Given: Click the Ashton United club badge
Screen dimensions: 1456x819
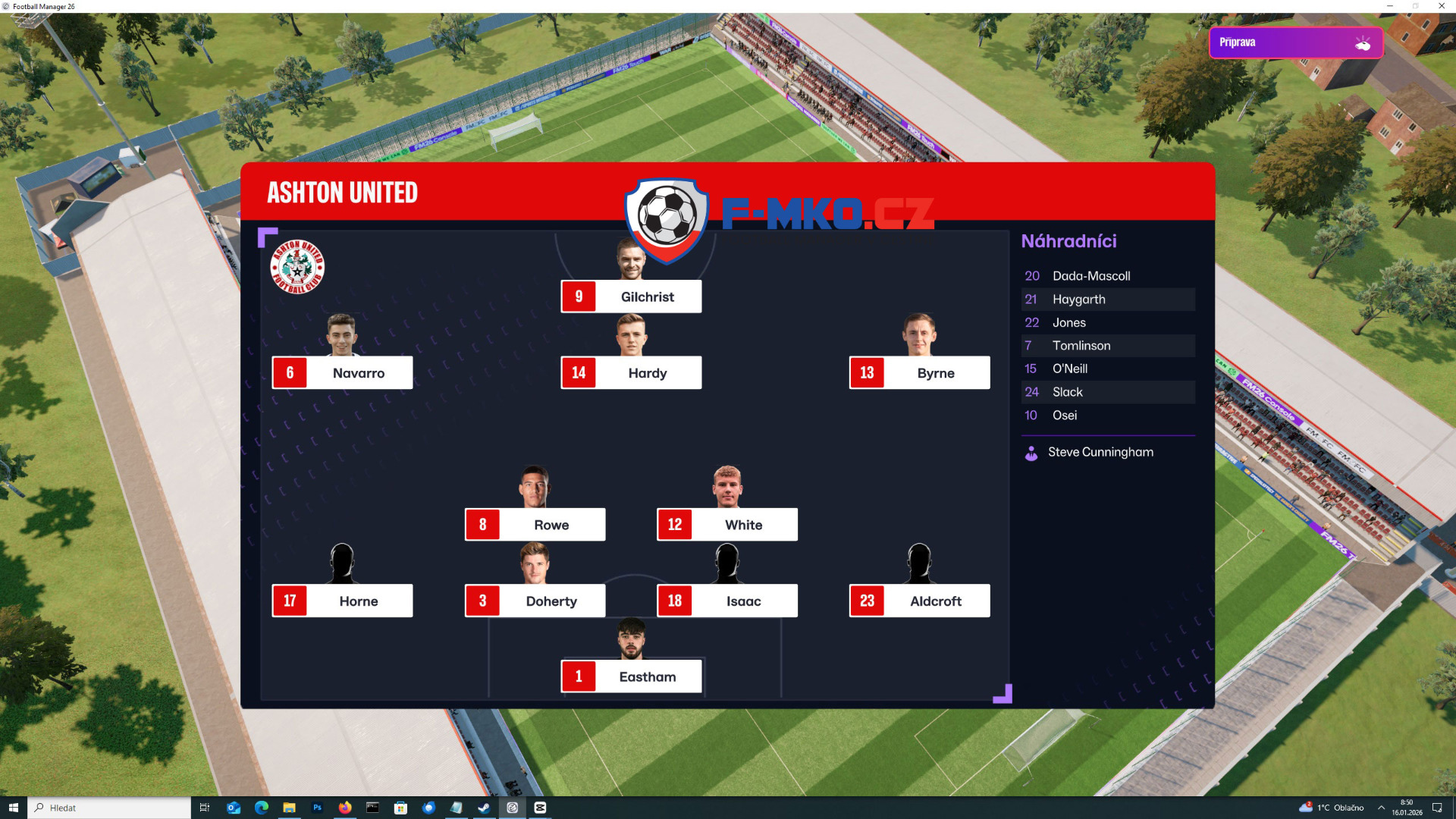Looking at the screenshot, I should (x=298, y=267).
